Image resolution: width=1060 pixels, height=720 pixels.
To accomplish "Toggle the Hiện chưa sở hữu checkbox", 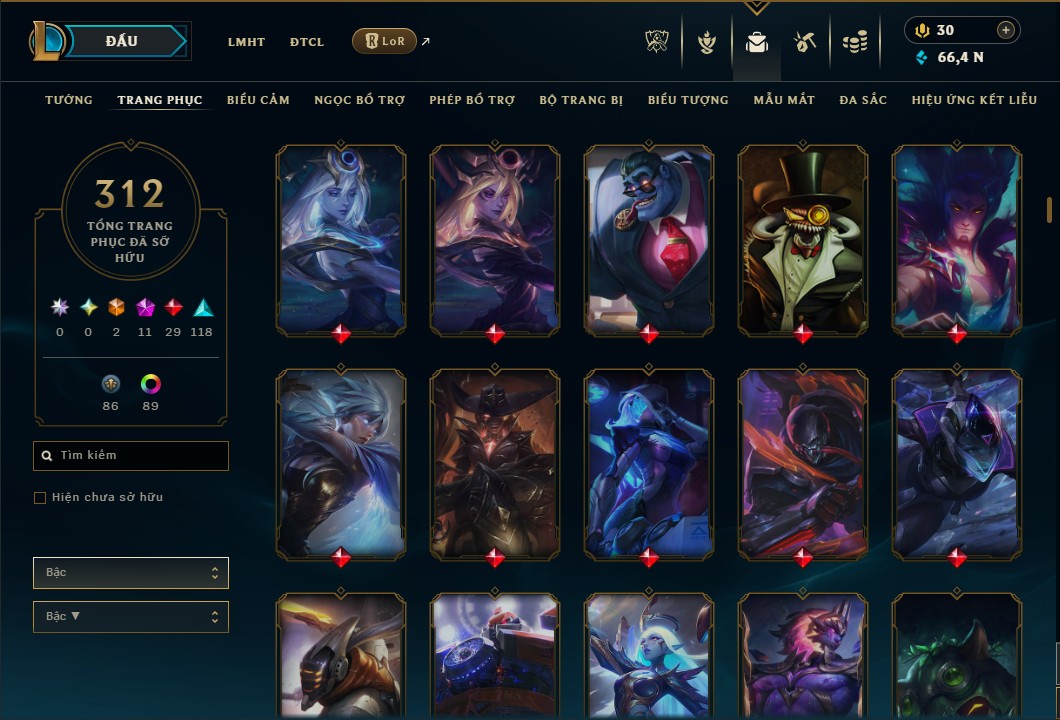I will pos(40,498).
